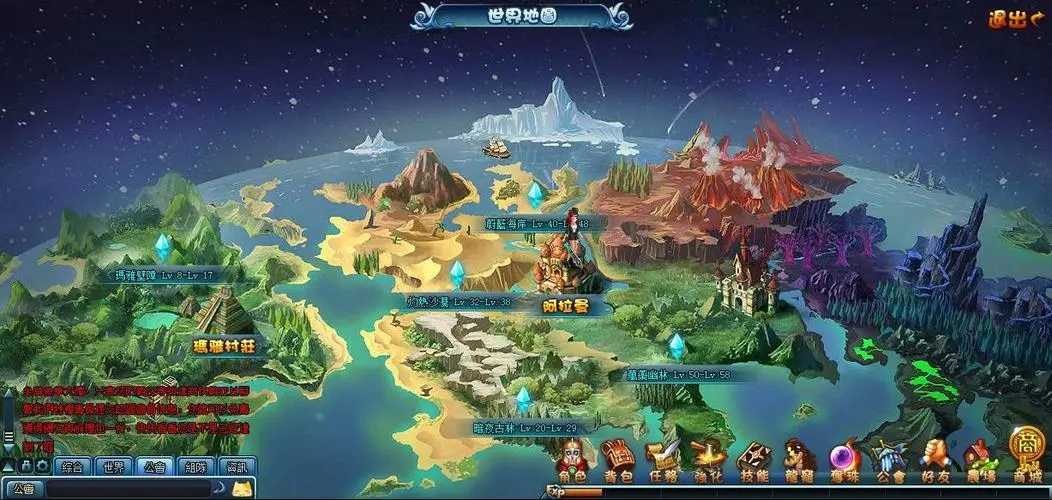The height and width of the screenshot is (500, 1052).
Task: Open the 好友 friends list
Action: pos(933,461)
